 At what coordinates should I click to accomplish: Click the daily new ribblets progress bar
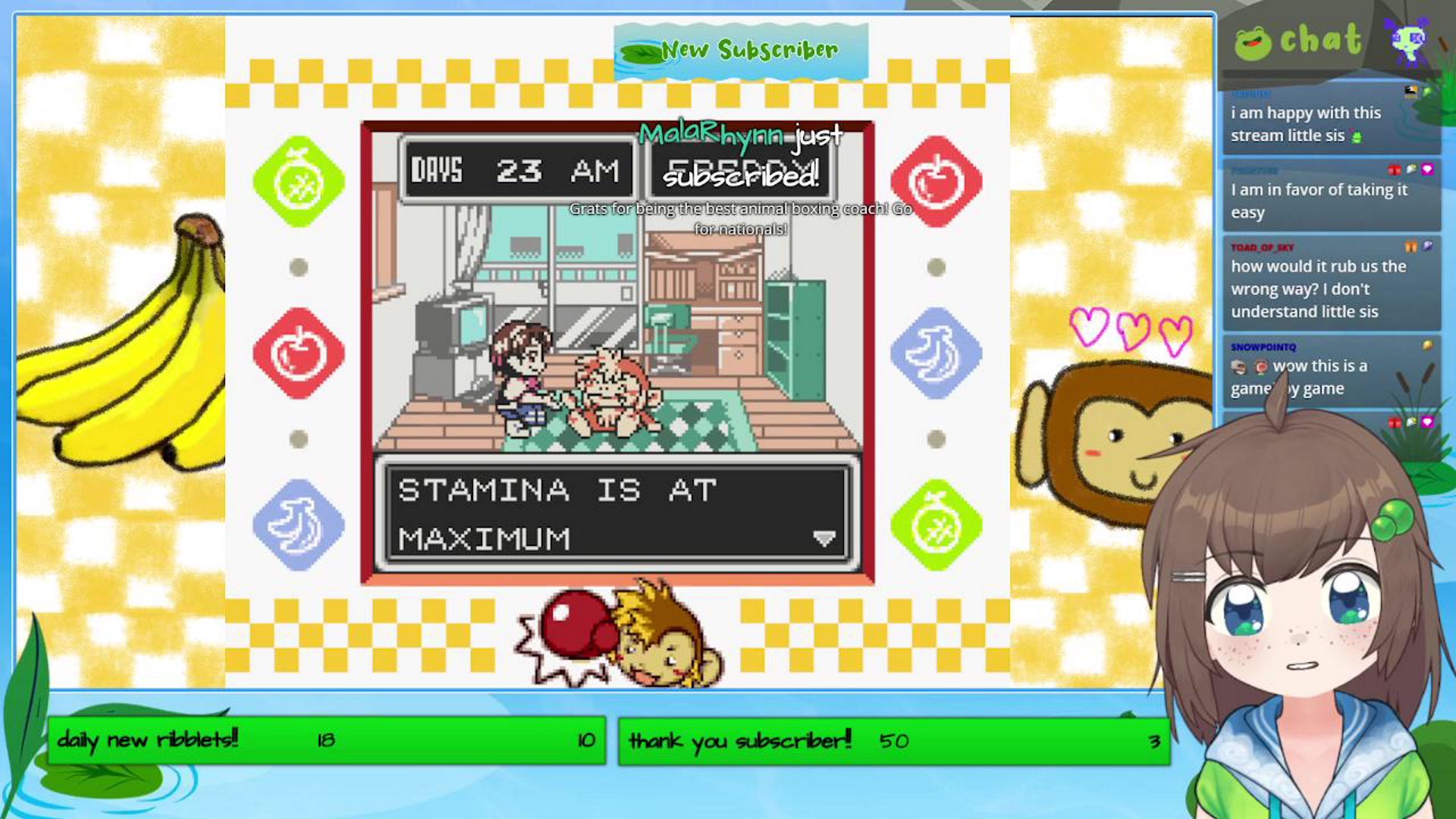[326, 741]
